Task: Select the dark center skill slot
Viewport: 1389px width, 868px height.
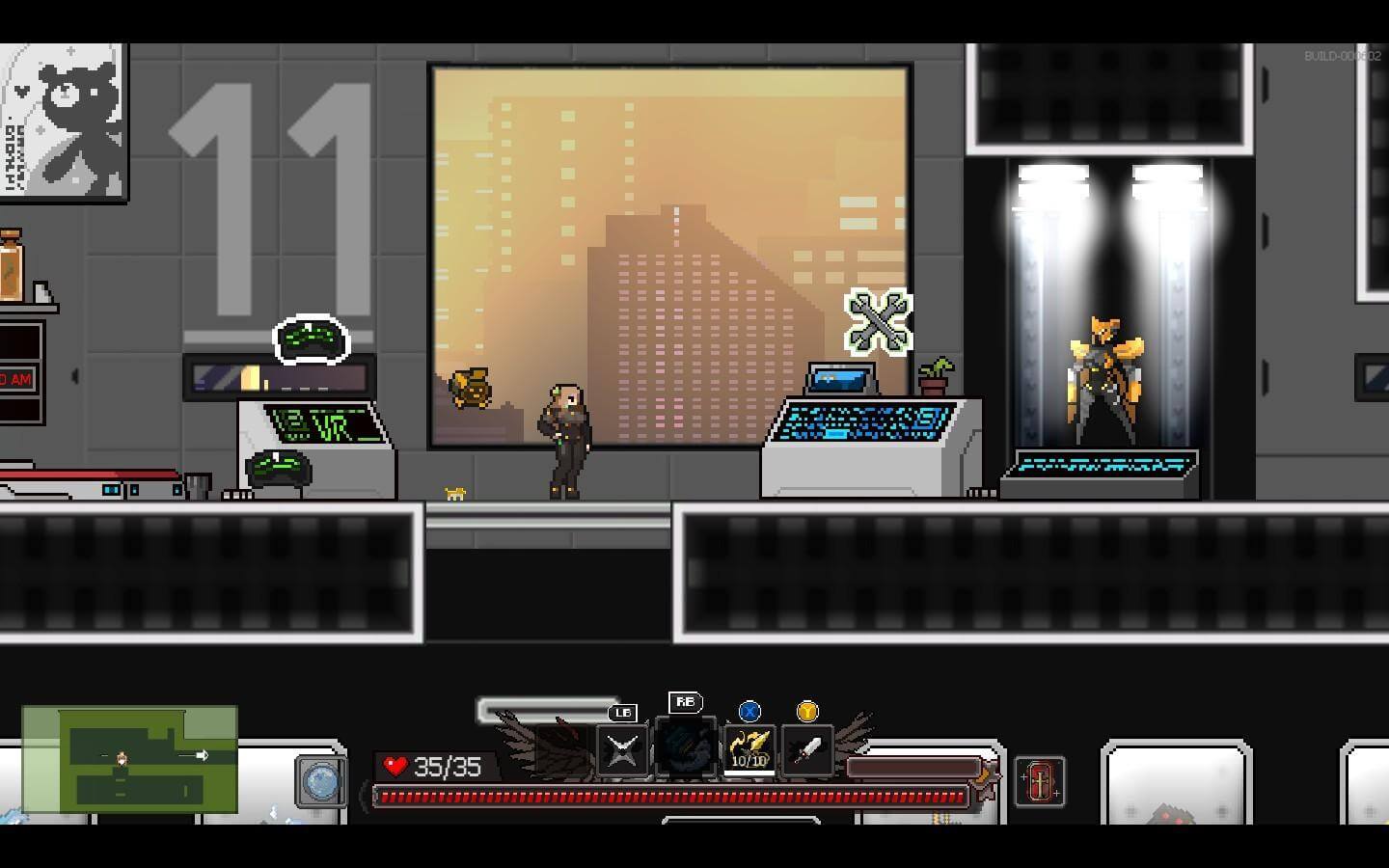Action: click(686, 746)
